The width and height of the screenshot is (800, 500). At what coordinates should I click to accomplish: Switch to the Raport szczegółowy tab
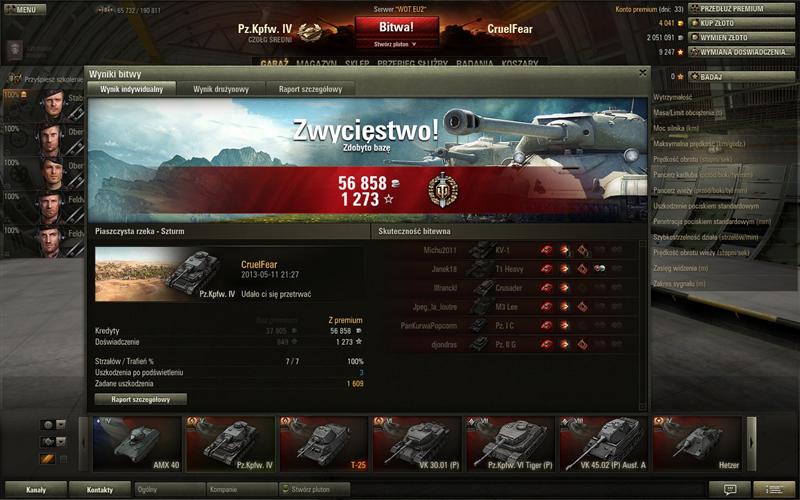tap(310, 89)
